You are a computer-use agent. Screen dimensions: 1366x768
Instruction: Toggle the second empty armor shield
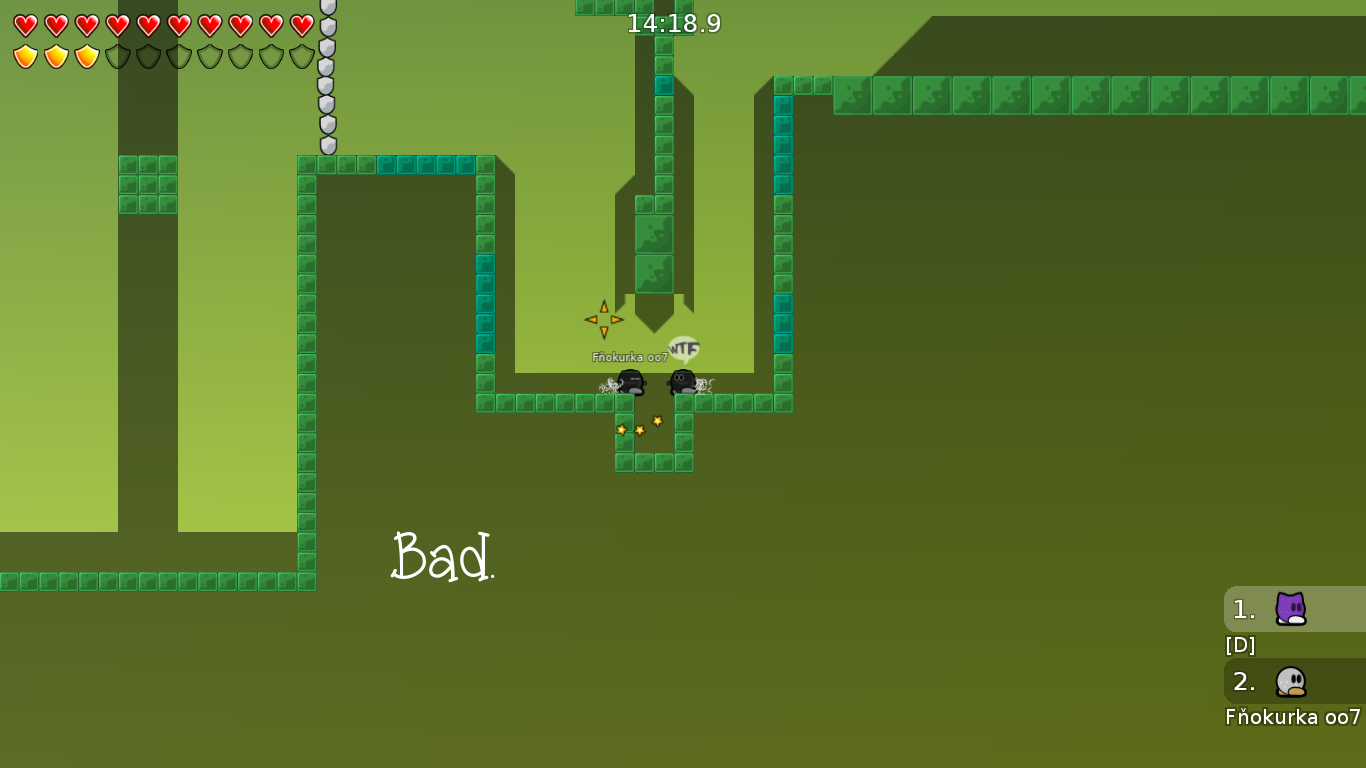tap(148, 56)
